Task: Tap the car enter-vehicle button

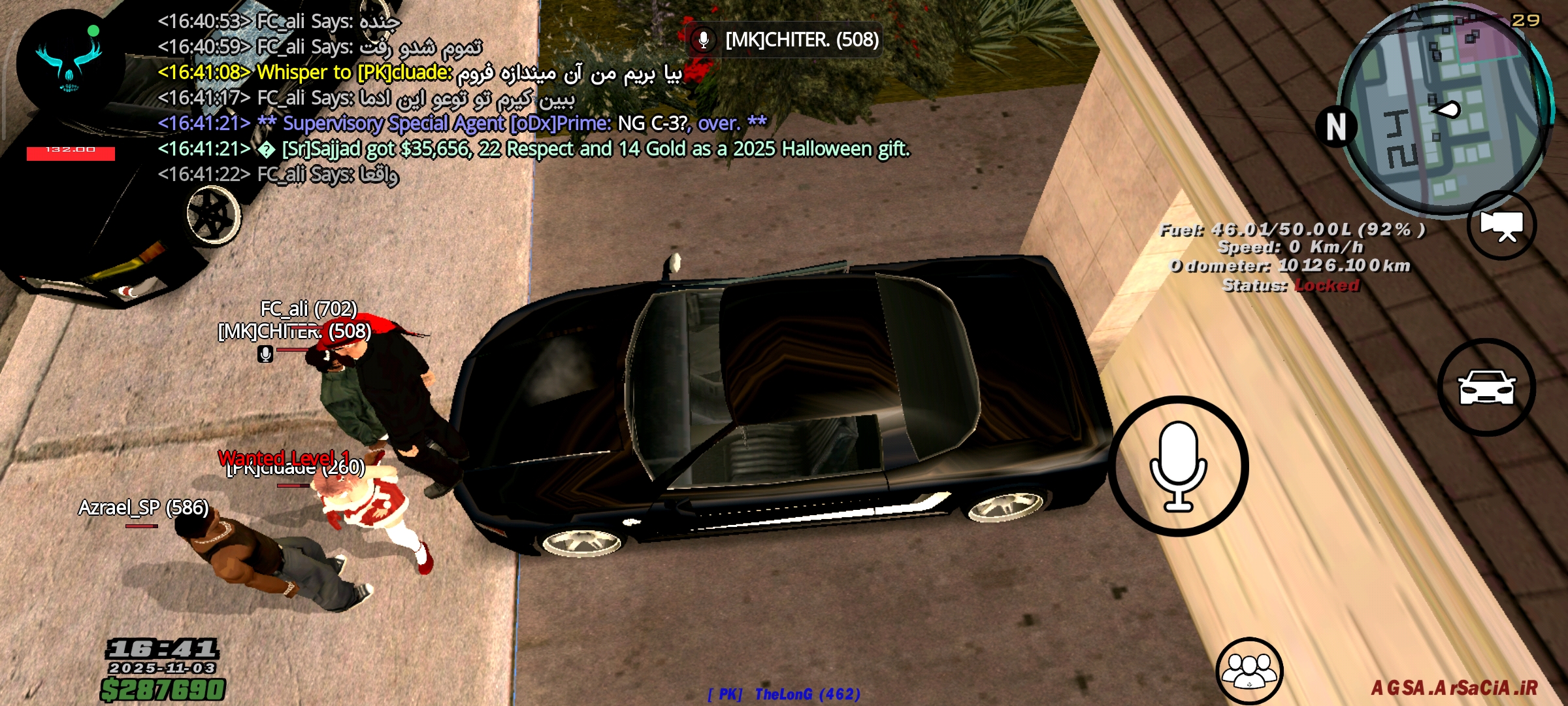Action: pos(1486,387)
